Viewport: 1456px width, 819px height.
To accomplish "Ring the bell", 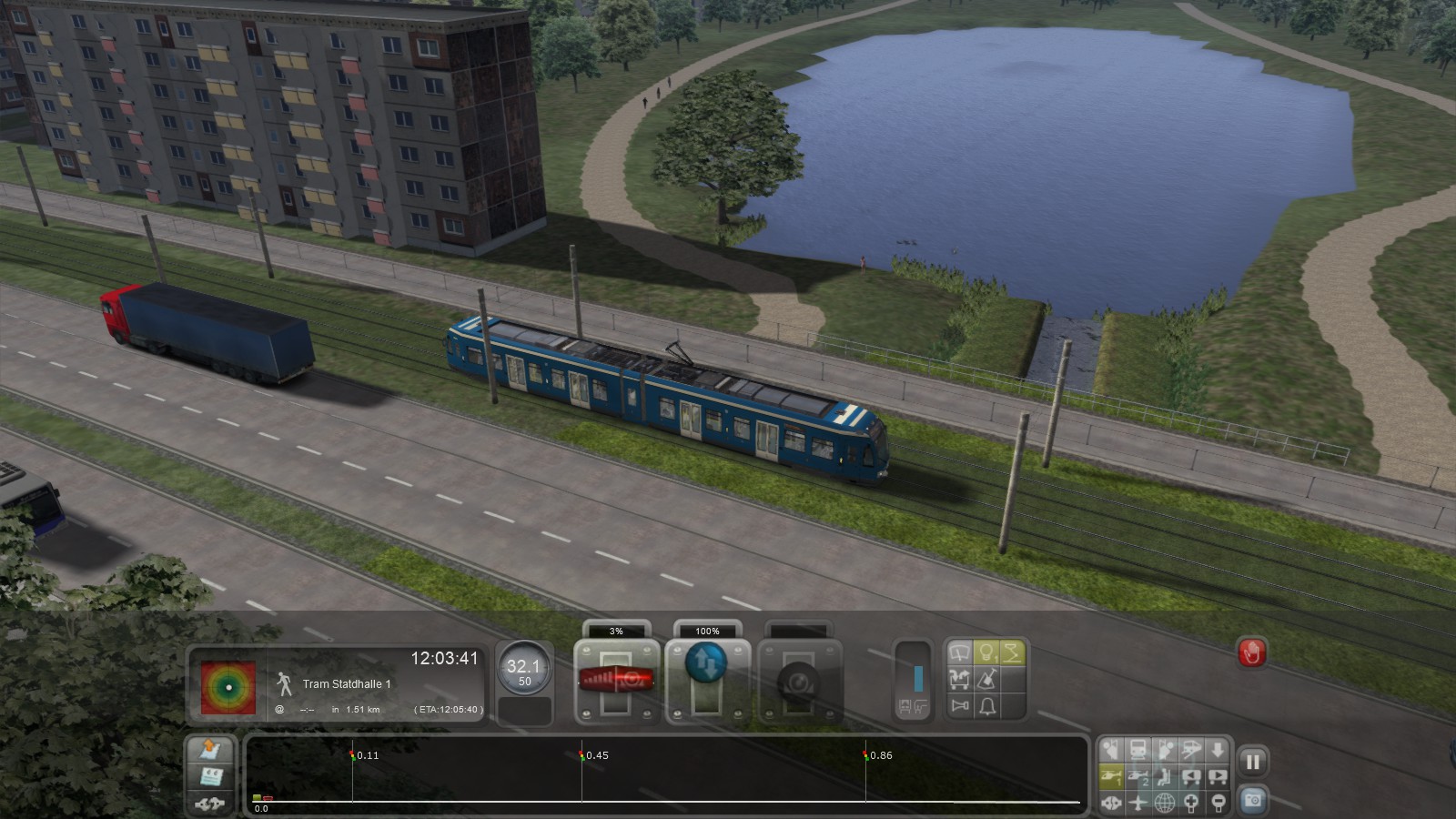I will 987,705.
